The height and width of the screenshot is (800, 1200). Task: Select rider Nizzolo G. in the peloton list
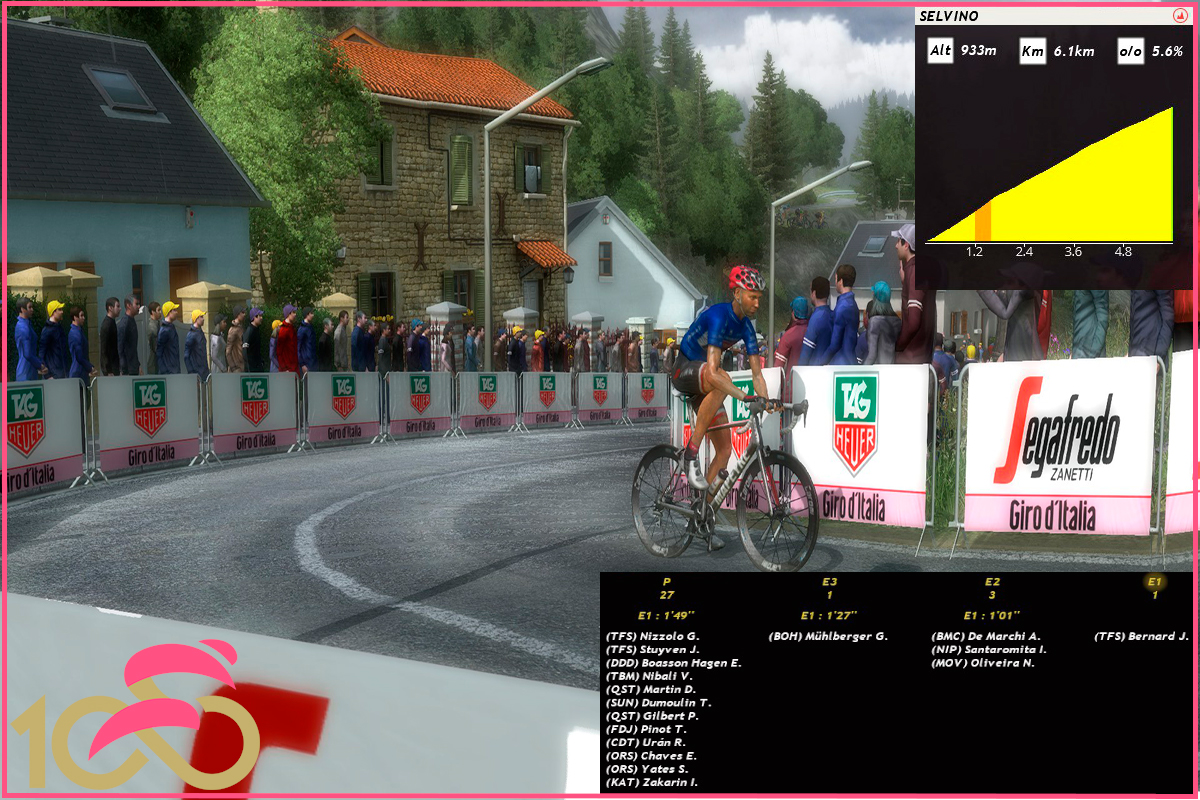point(653,636)
